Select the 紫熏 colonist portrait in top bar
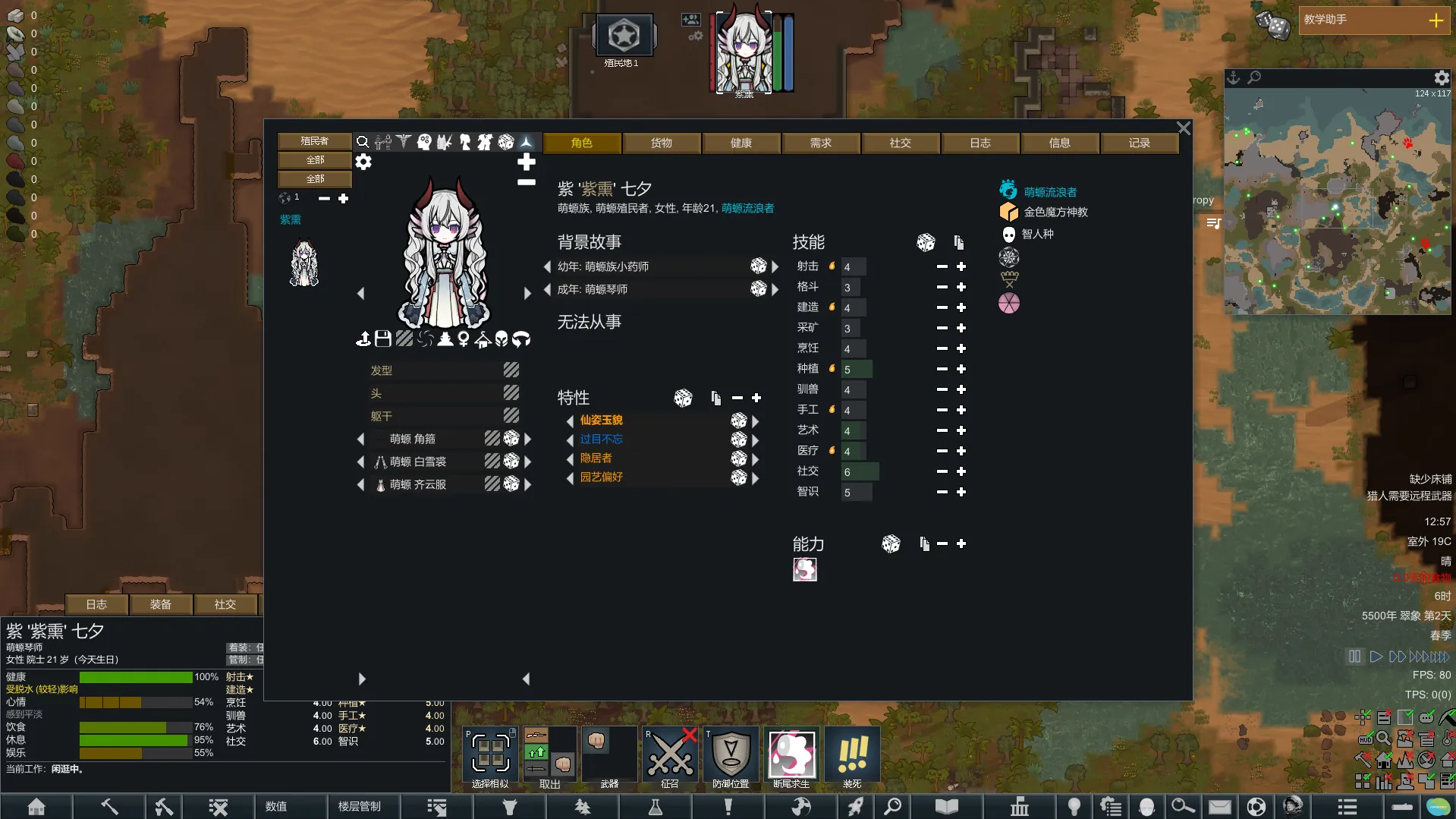 point(744,52)
